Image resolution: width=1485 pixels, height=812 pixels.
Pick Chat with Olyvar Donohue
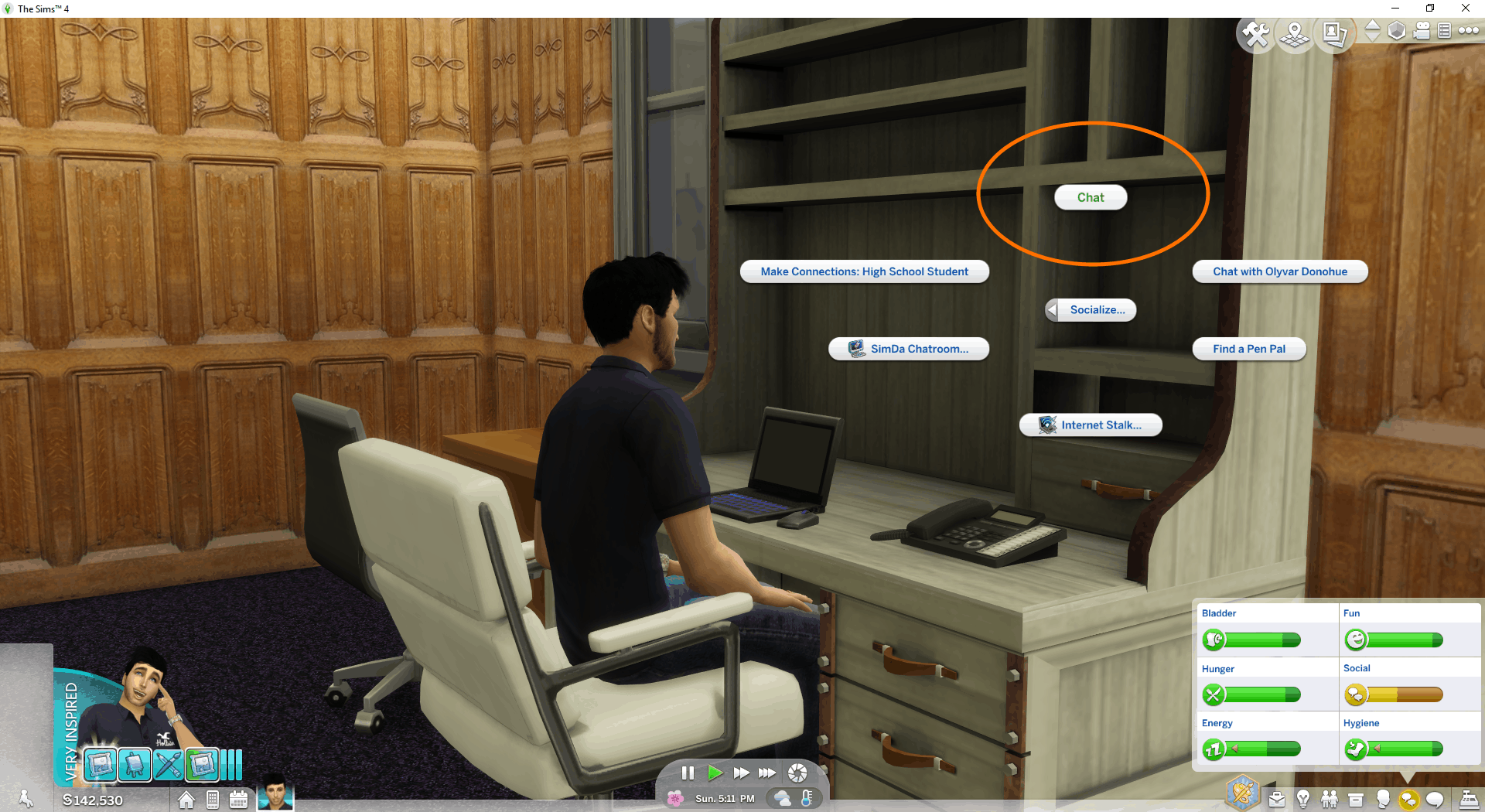1279,271
